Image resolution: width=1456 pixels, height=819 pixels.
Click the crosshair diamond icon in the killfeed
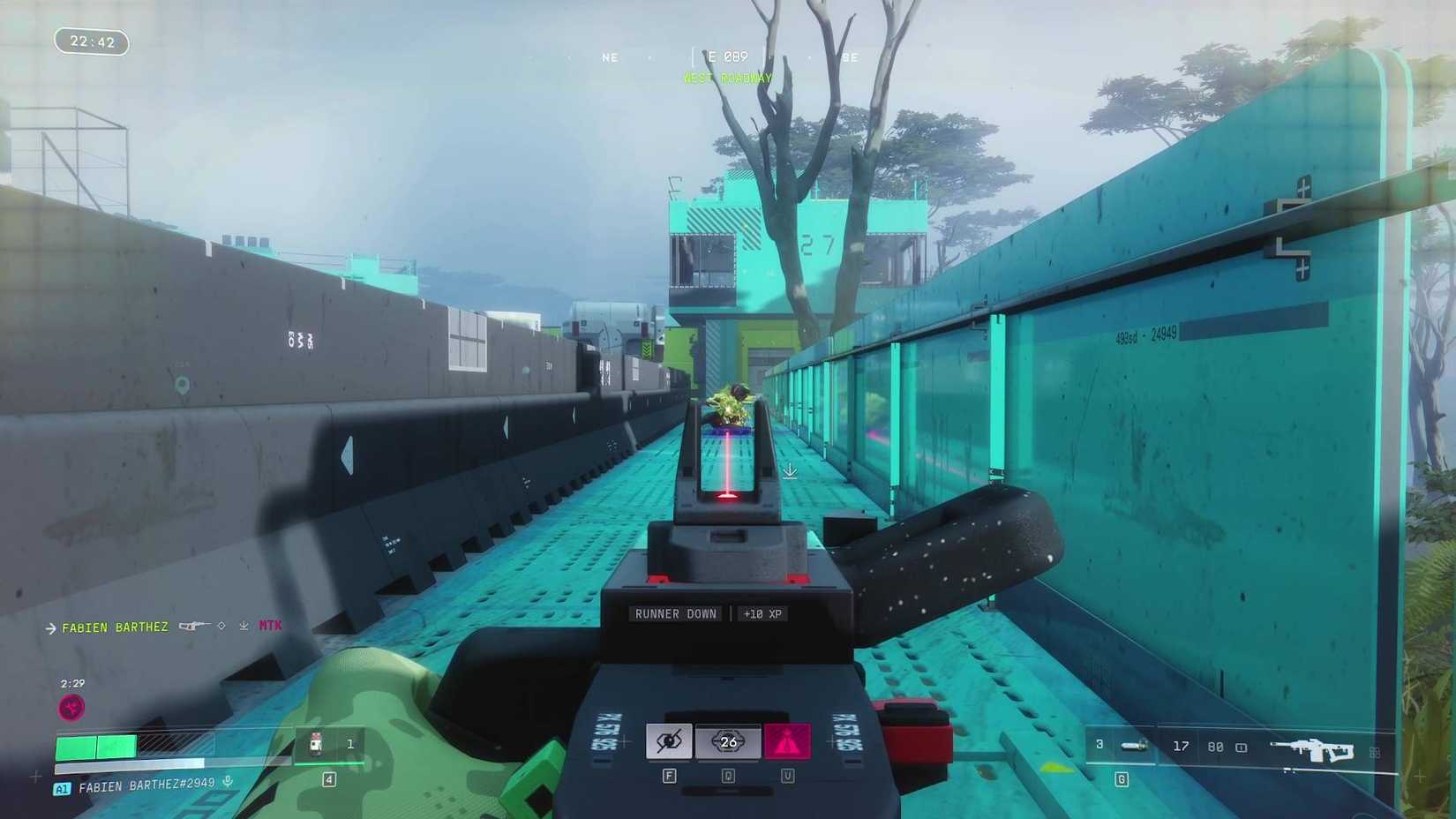click(221, 625)
